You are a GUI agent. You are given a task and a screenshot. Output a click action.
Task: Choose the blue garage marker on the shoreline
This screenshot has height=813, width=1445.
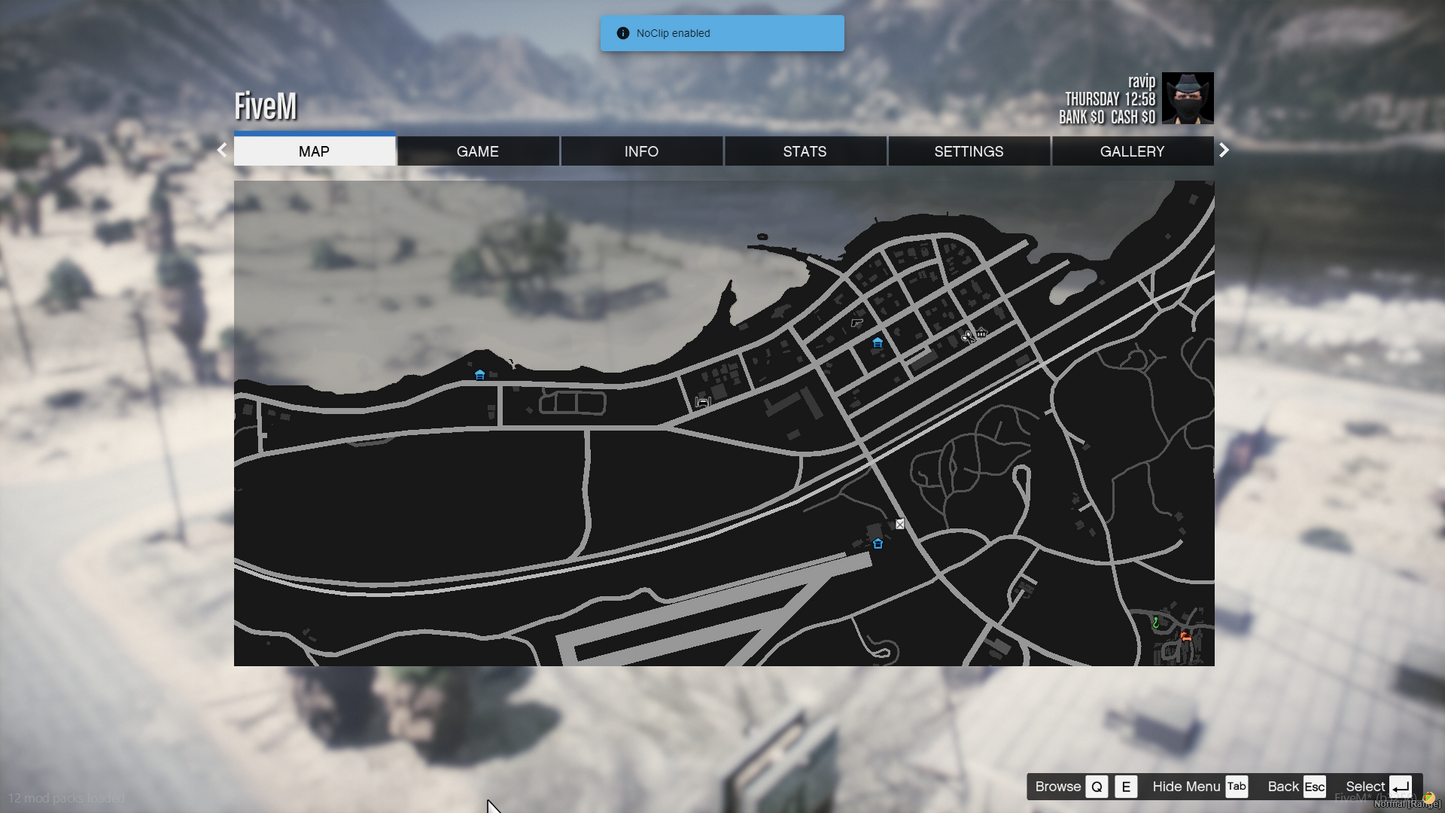pos(480,375)
